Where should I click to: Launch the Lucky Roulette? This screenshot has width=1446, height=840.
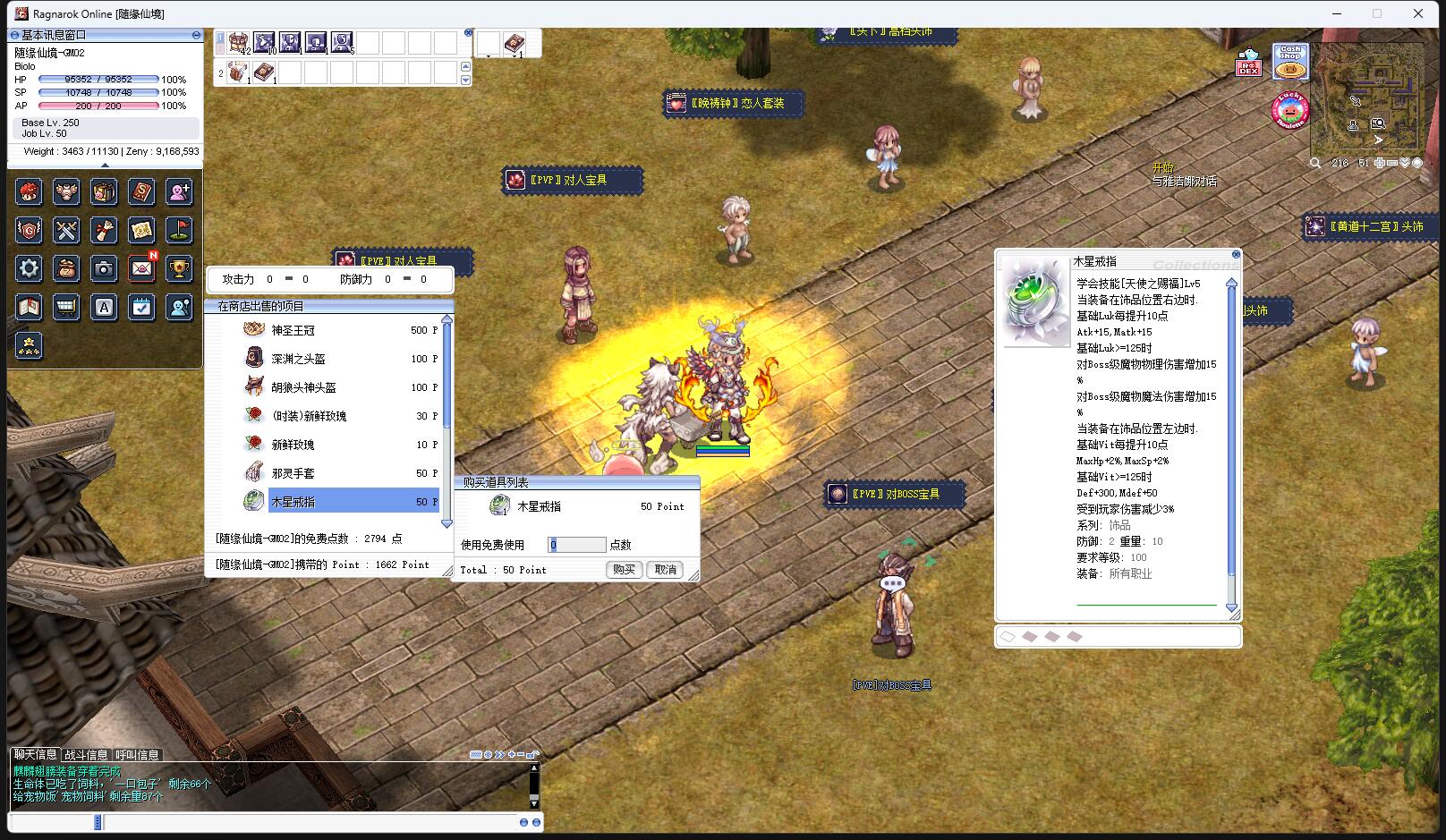coord(1289,111)
